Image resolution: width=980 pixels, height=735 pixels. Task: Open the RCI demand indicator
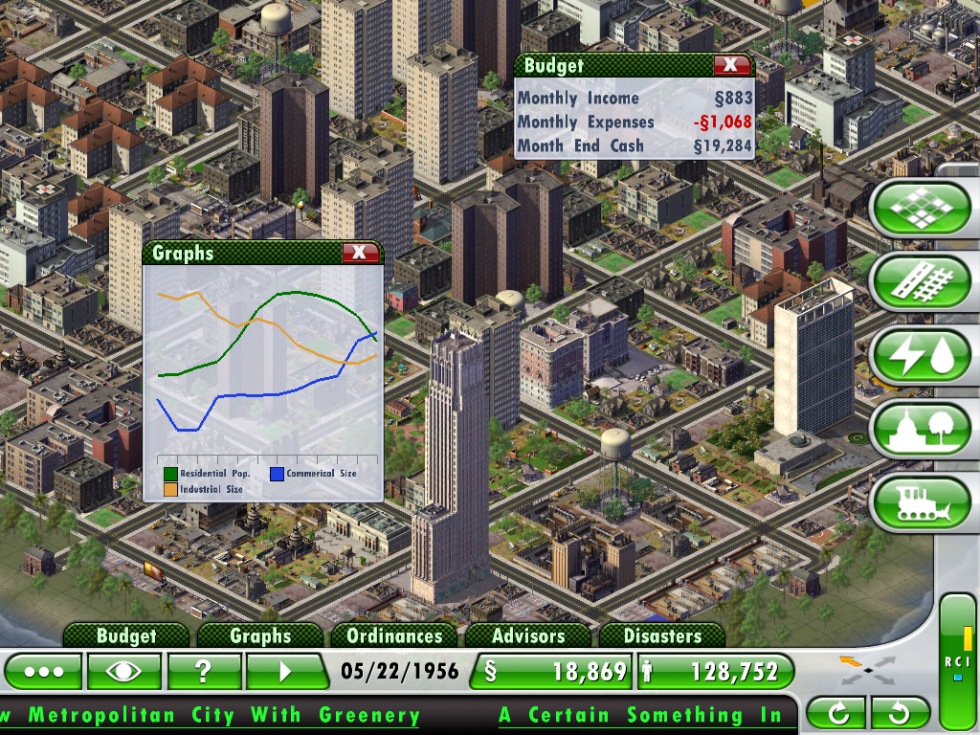[957, 660]
